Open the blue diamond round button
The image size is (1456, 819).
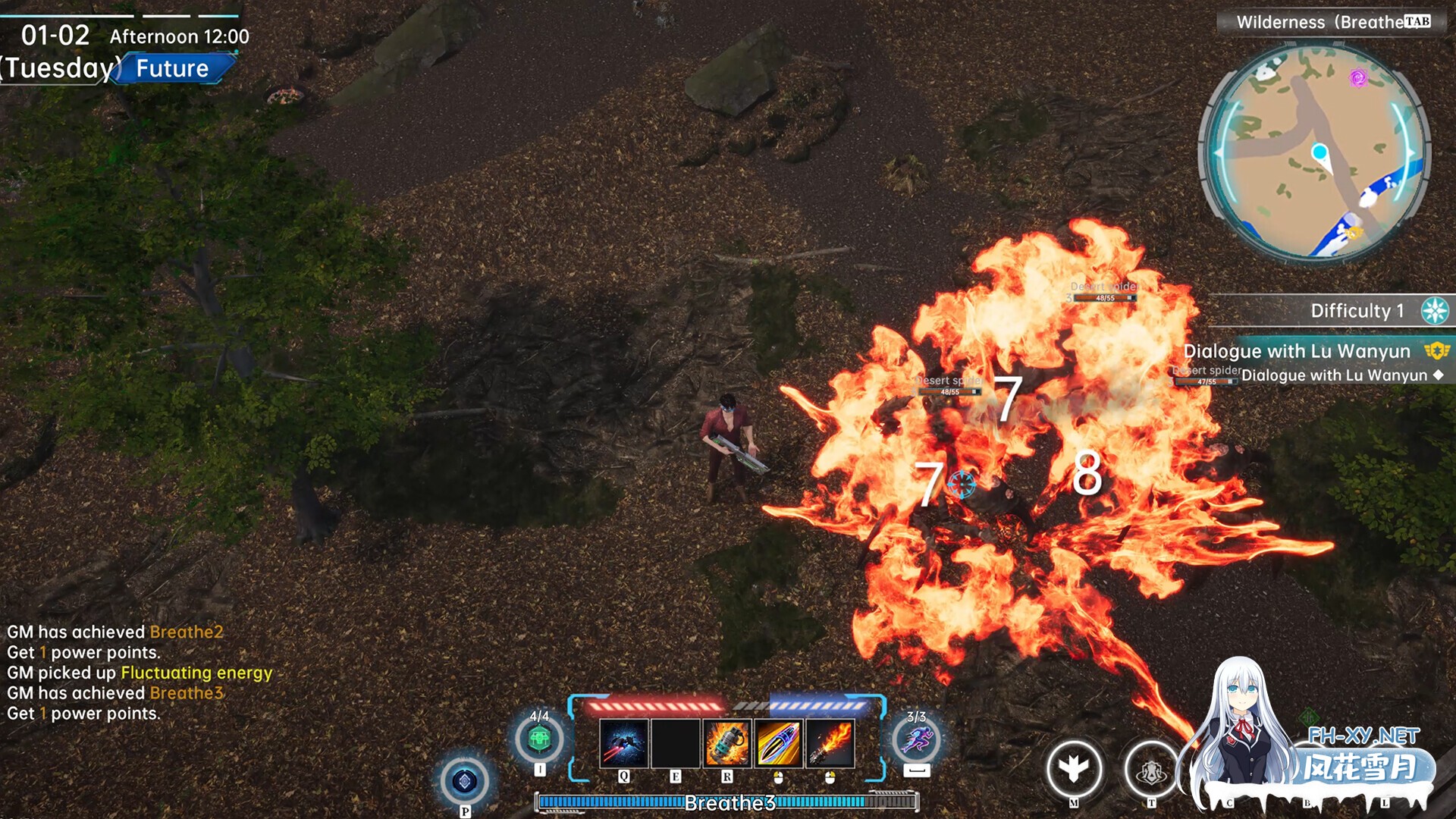[464, 781]
